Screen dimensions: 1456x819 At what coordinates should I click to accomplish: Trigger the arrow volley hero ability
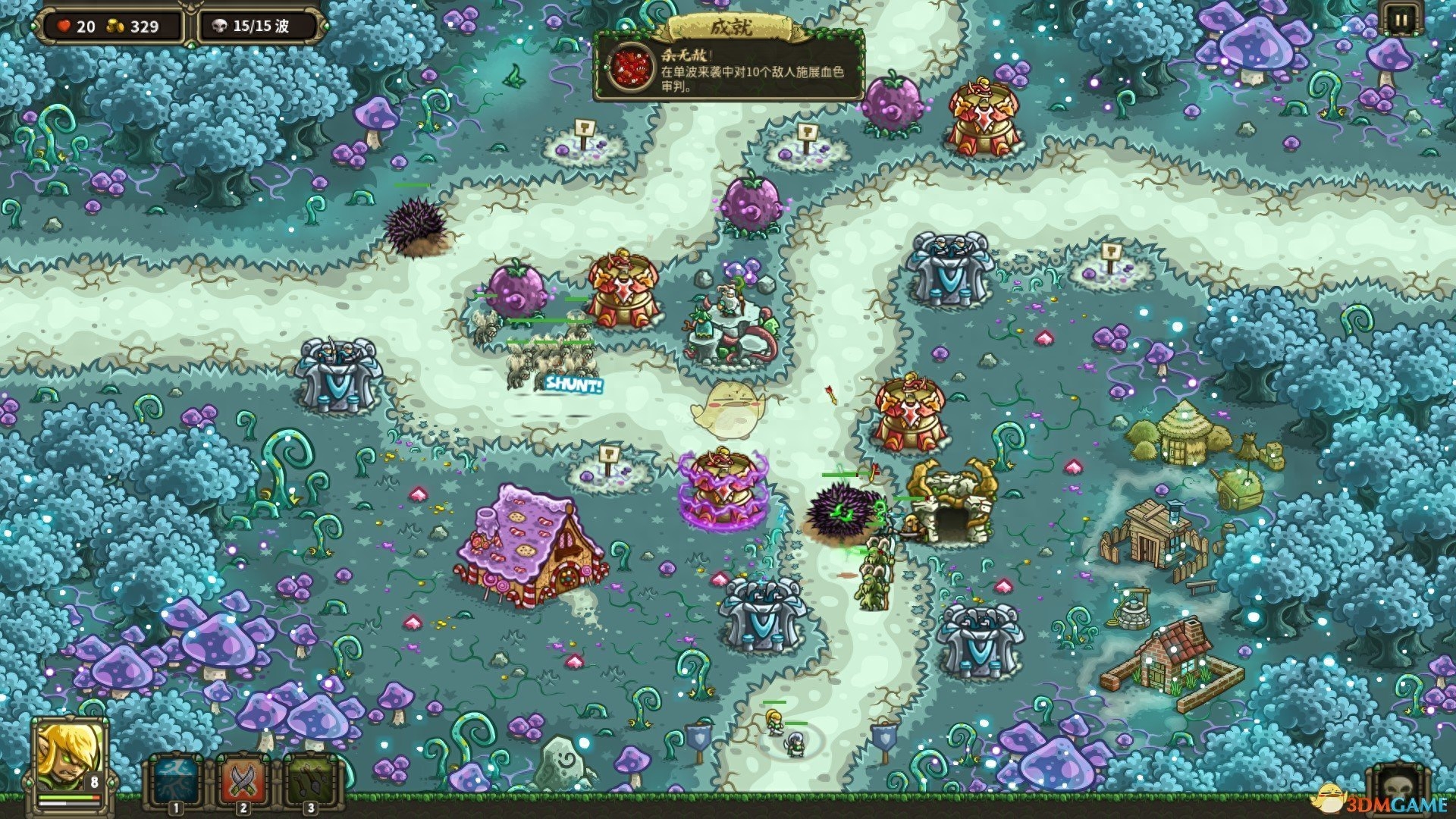coord(309,781)
